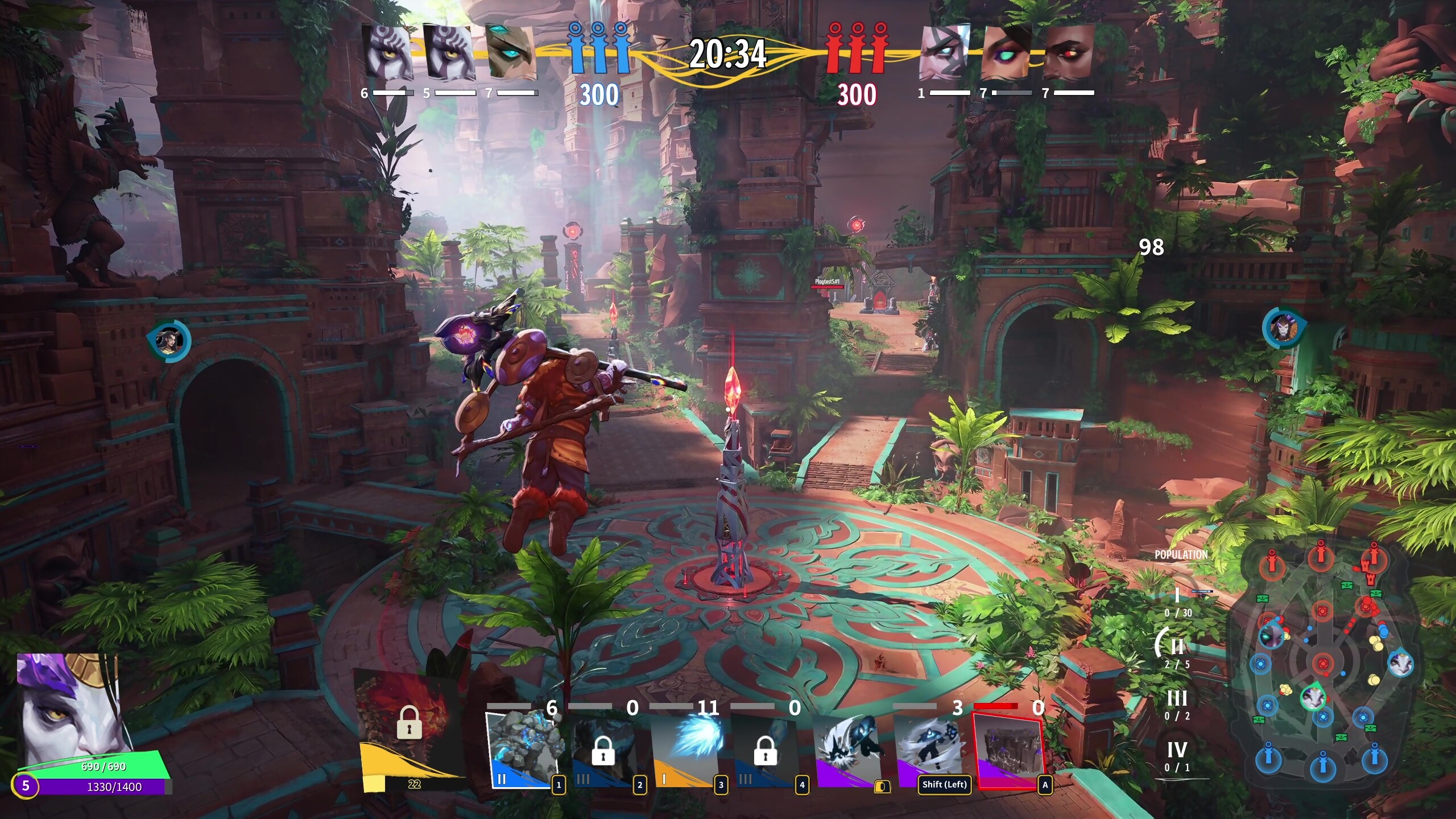Screen dimensions: 1456x819
Task: Click the red-eyed enemy hero portrait
Action: [x=1069, y=52]
